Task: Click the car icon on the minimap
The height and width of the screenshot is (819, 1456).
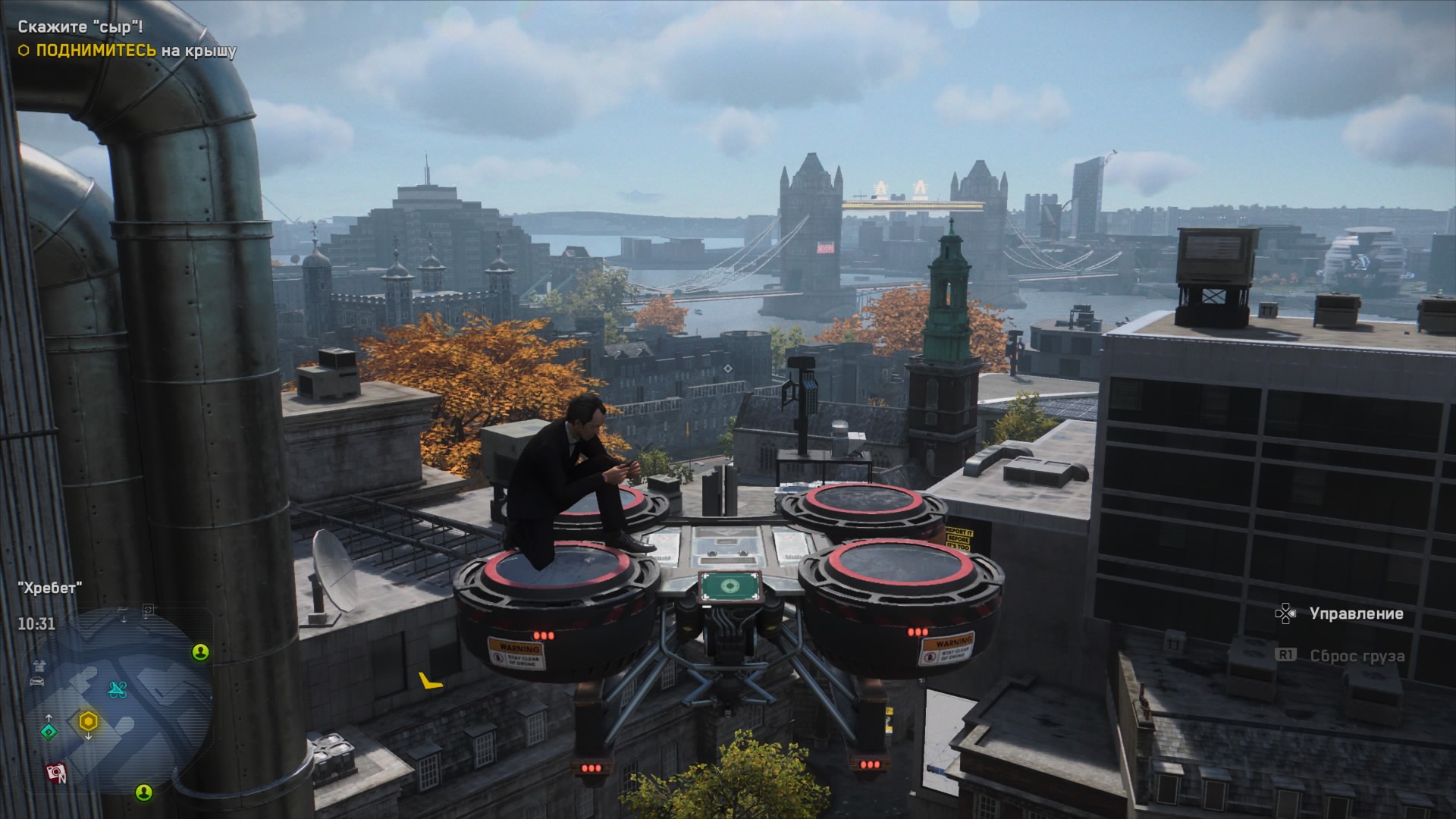Action: pos(37,681)
